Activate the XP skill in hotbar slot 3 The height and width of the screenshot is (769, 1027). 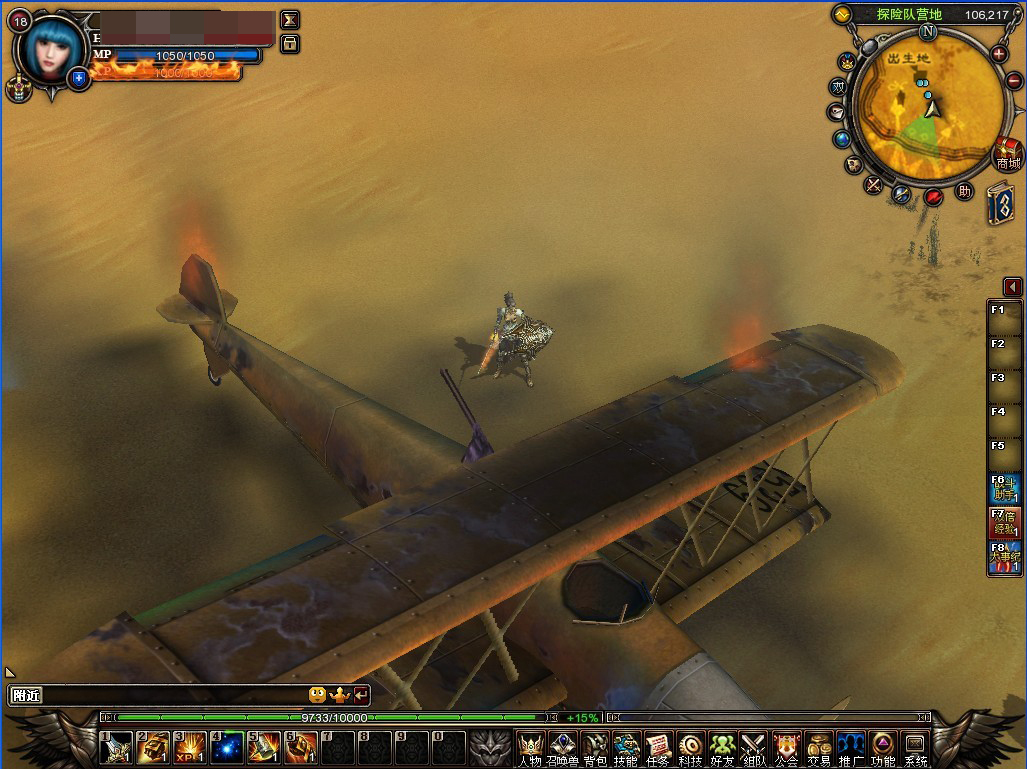pyautogui.click(x=189, y=747)
